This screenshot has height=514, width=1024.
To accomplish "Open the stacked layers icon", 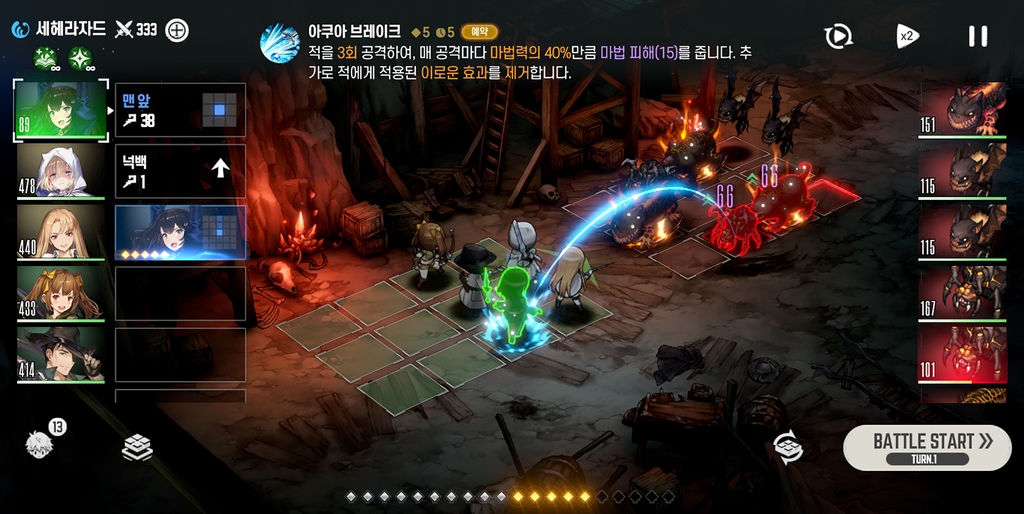I will 137,448.
